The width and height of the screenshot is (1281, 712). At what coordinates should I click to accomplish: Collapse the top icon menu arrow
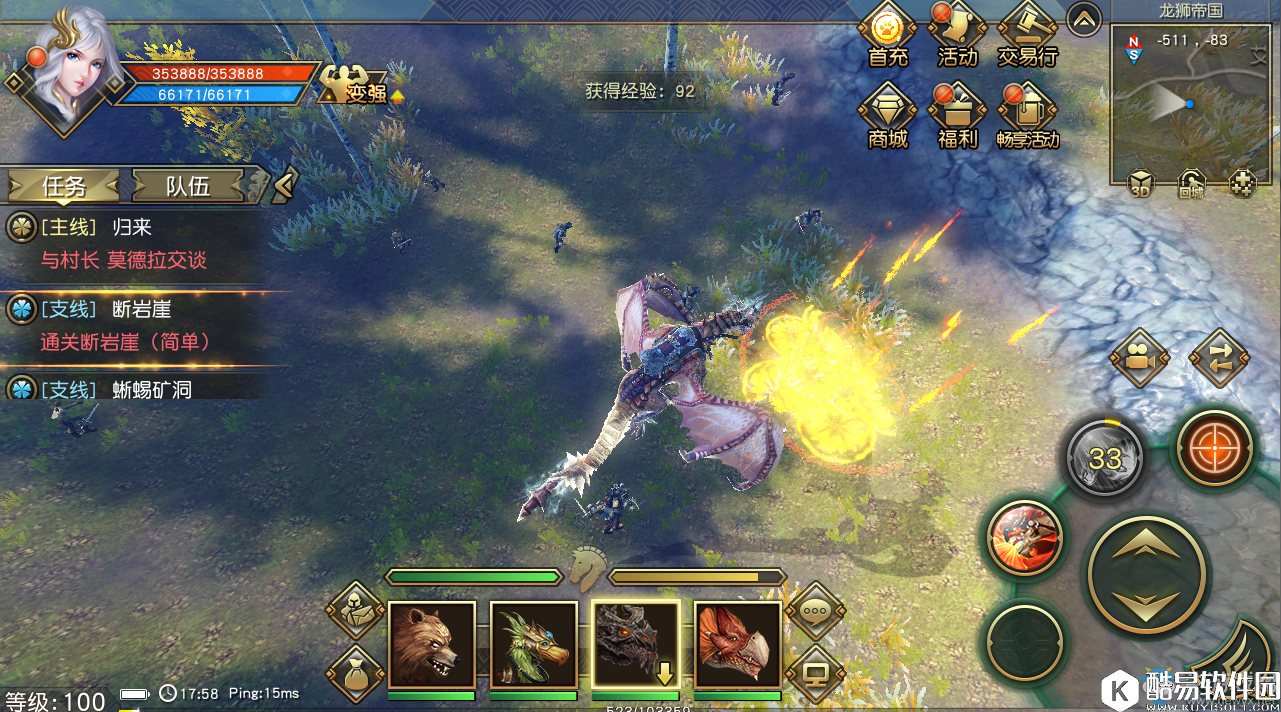1084,19
